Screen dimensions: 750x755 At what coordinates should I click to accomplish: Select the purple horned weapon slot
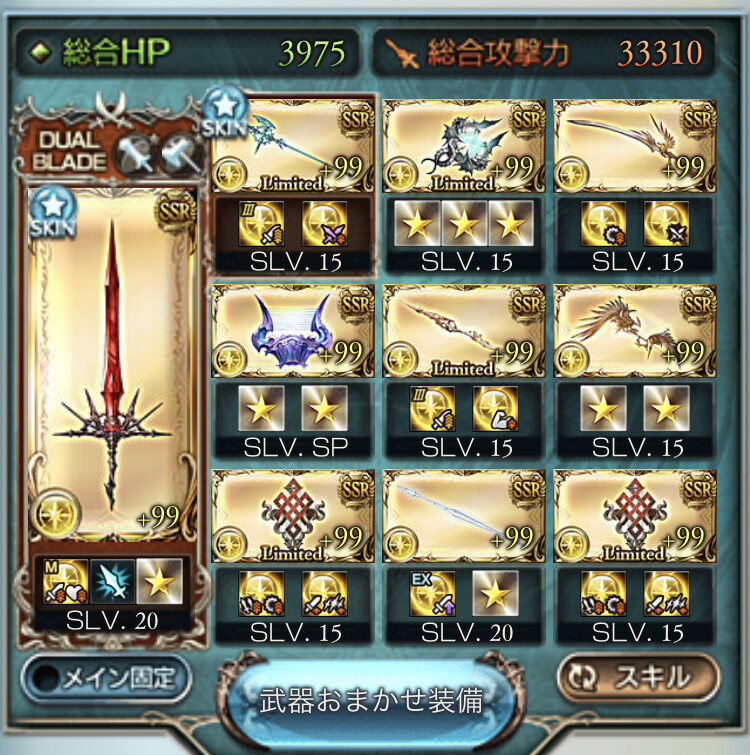tap(293, 332)
